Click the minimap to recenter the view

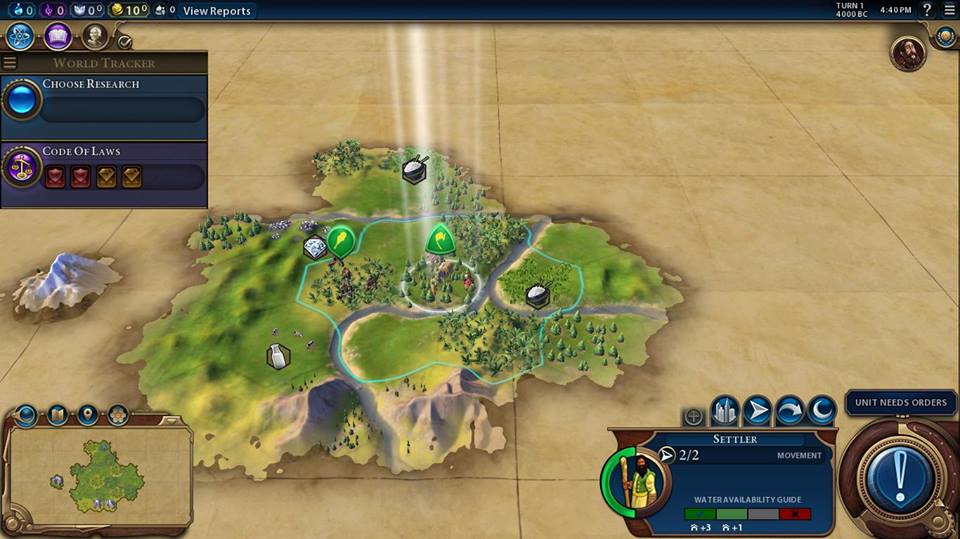tap(100, 473)
